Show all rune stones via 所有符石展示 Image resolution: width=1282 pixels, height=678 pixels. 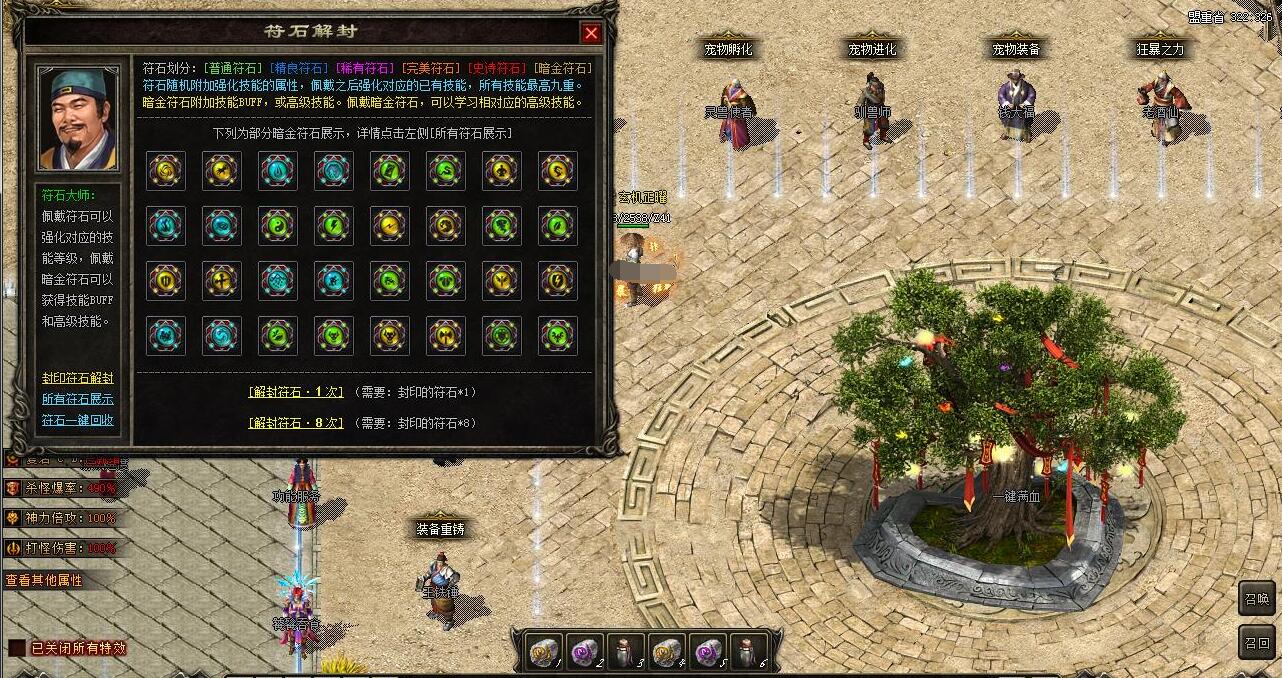tap(78, 399)
